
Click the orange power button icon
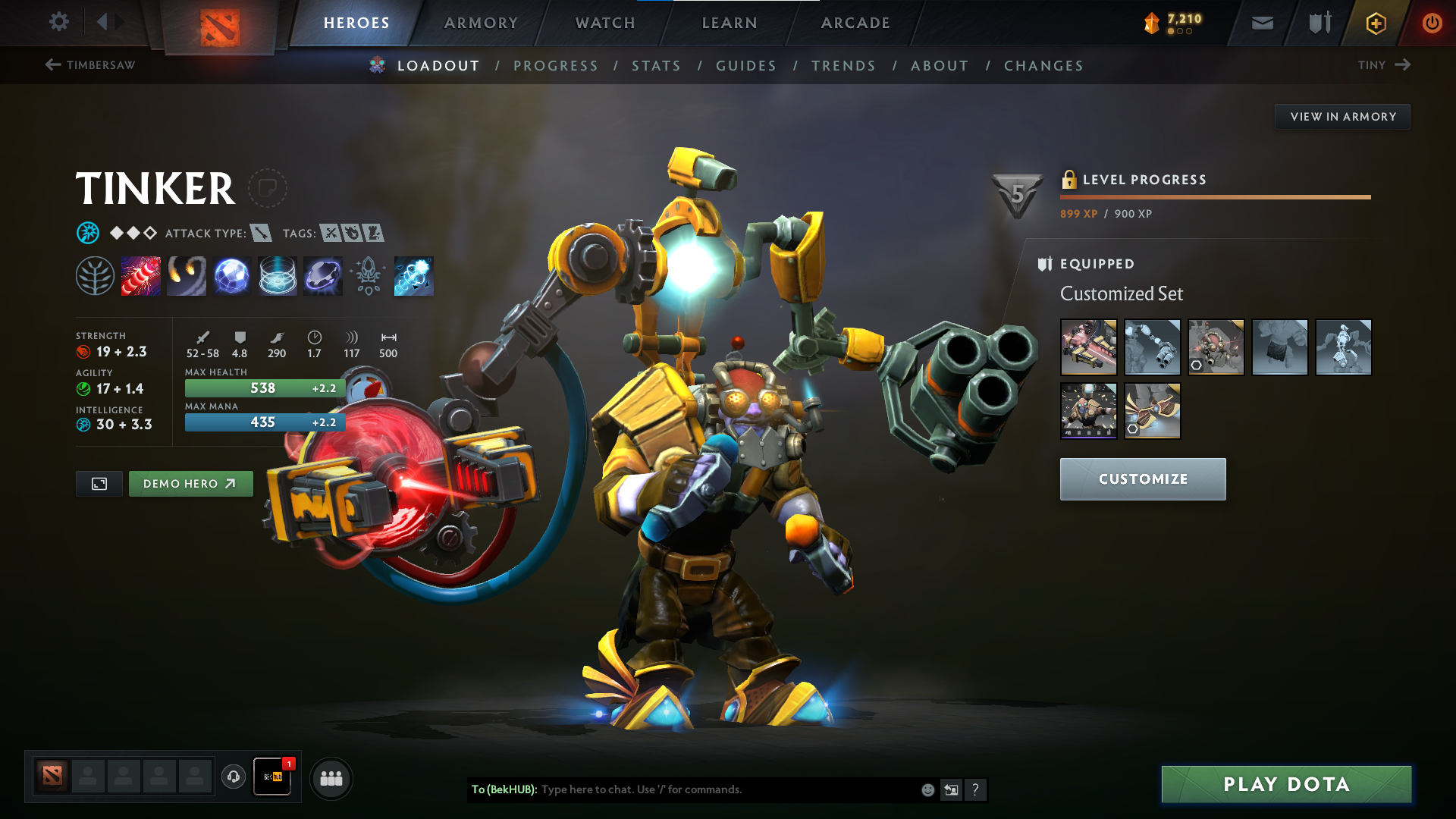1432,22
